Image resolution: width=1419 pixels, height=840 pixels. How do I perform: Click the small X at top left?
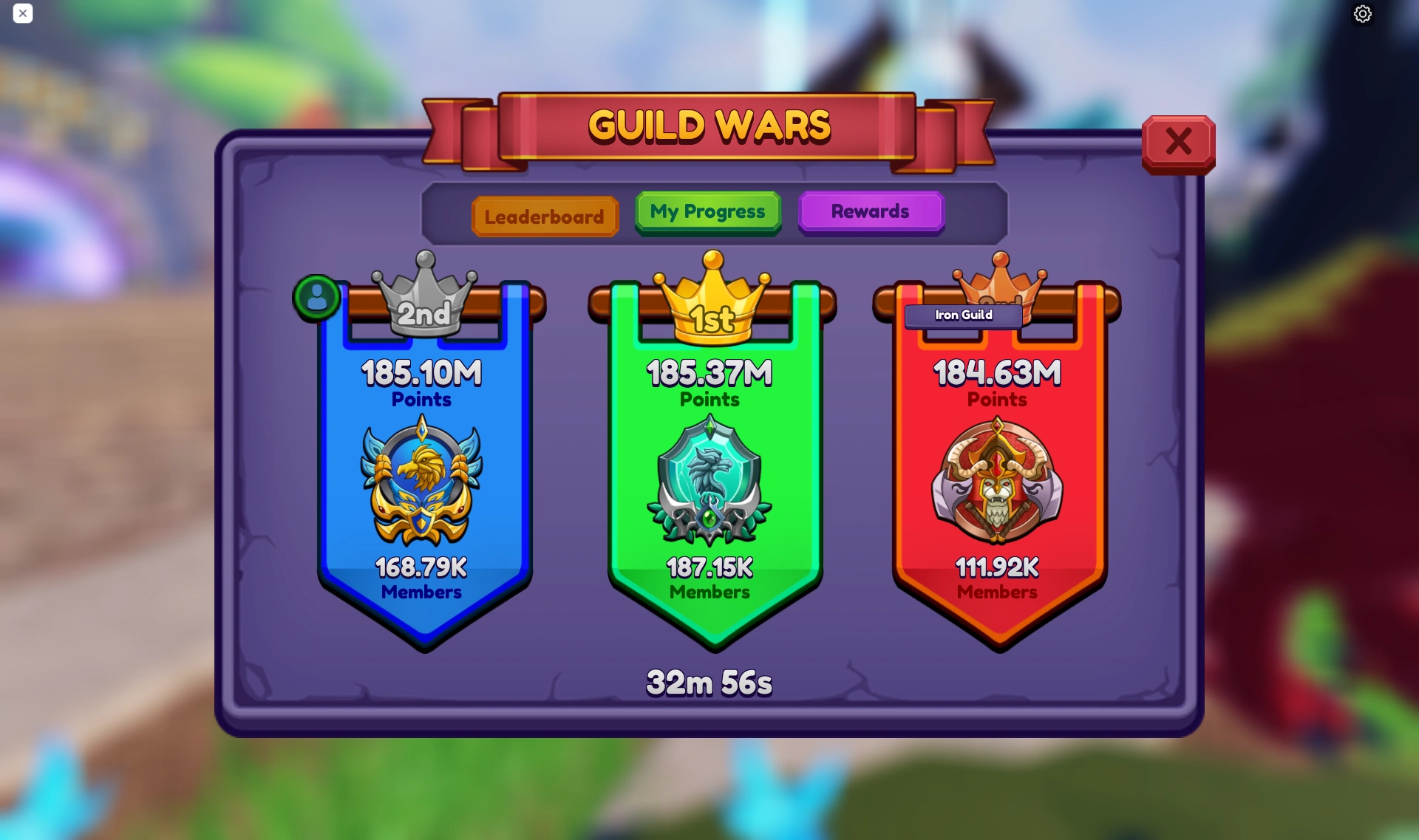tap(23, 13)
